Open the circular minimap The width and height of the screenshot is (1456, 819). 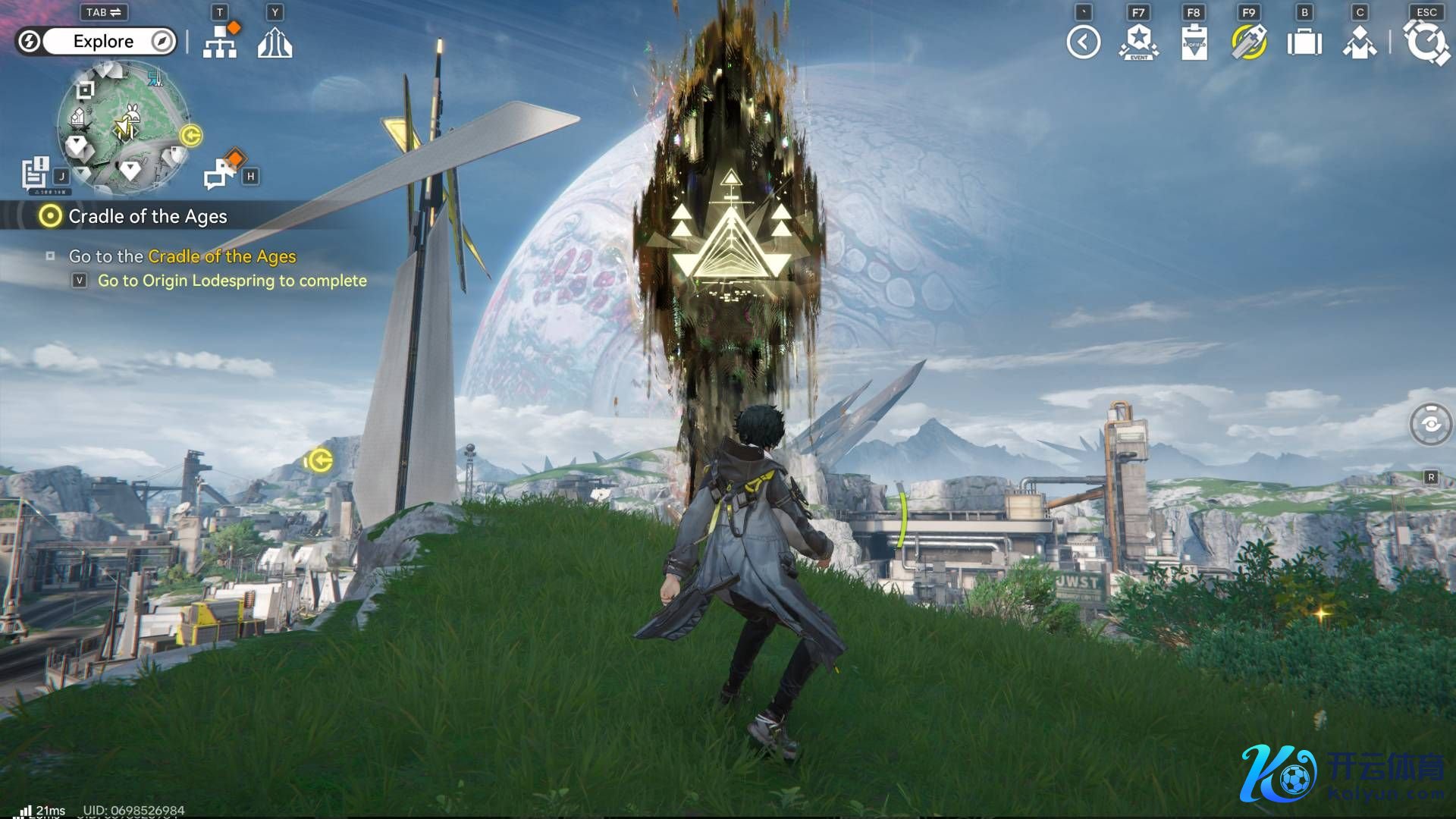[x=122, y=127]
